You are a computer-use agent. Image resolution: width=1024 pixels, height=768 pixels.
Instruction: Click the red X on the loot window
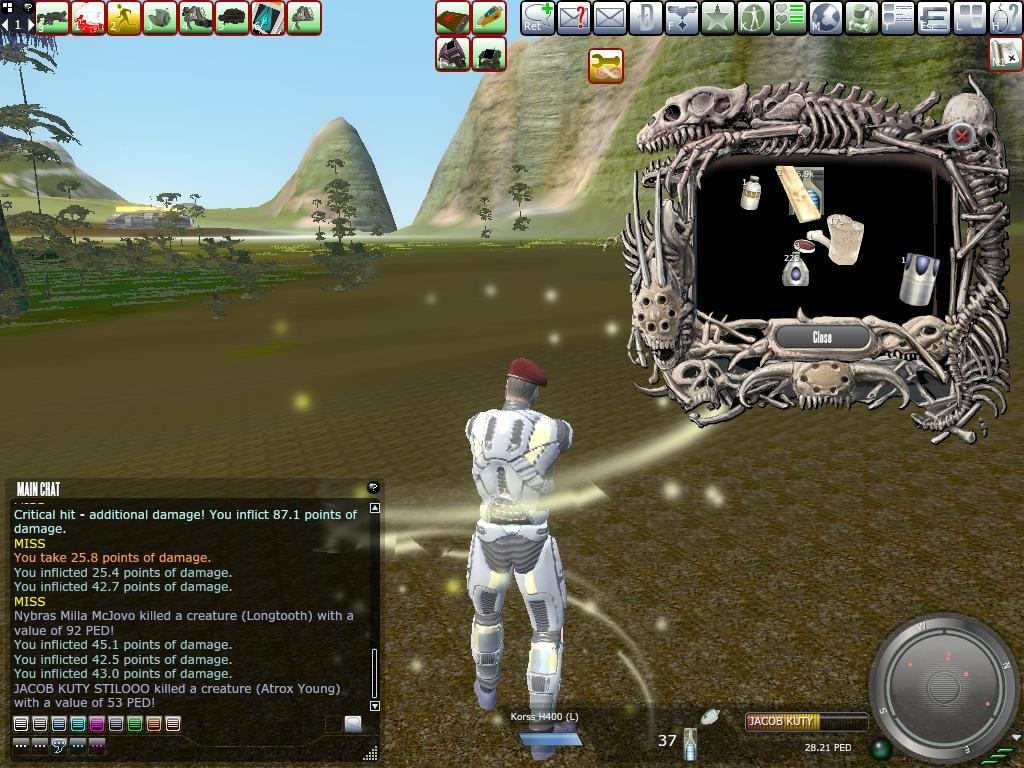tap(961, 136)
